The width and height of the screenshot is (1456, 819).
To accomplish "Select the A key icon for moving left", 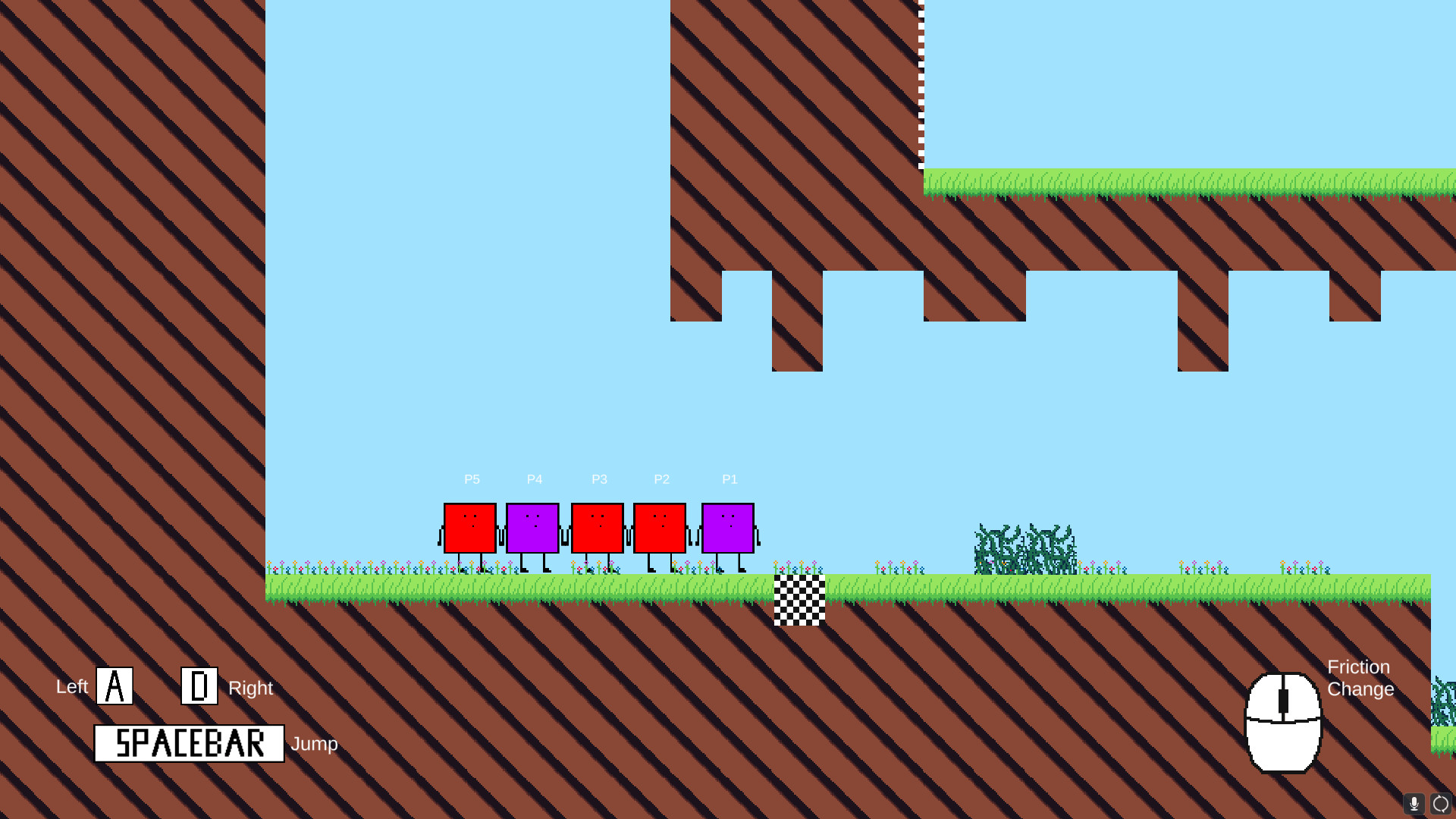I will pyautogui.click(x=114, y=685).
